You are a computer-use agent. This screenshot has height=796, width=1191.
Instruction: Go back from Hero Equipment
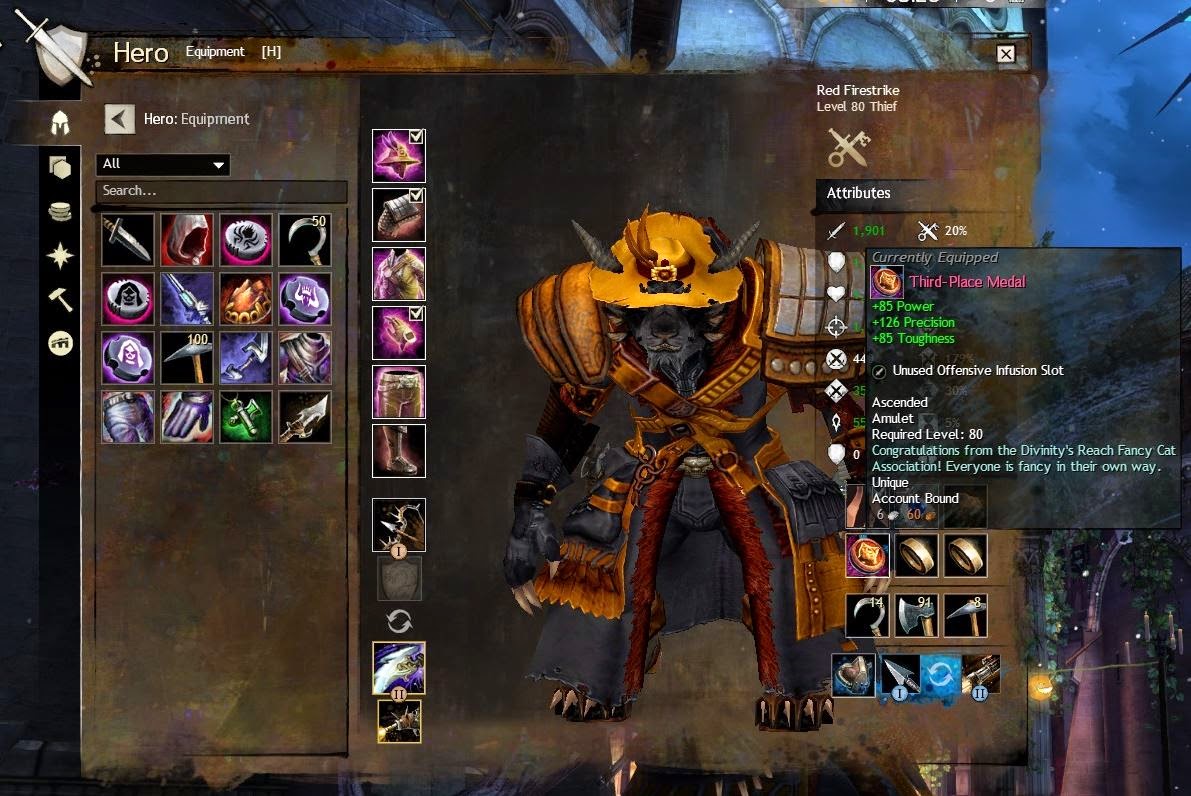coord(119,120)
